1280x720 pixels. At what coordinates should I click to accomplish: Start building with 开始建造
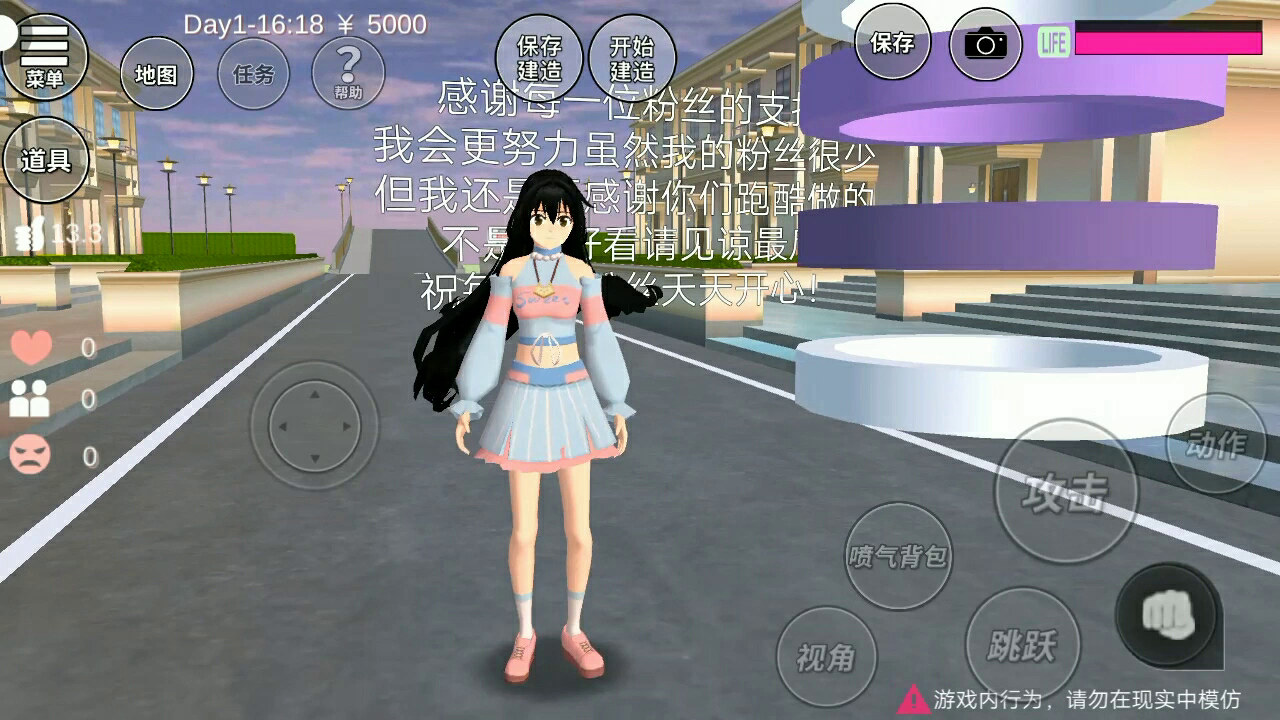[632, 58]
